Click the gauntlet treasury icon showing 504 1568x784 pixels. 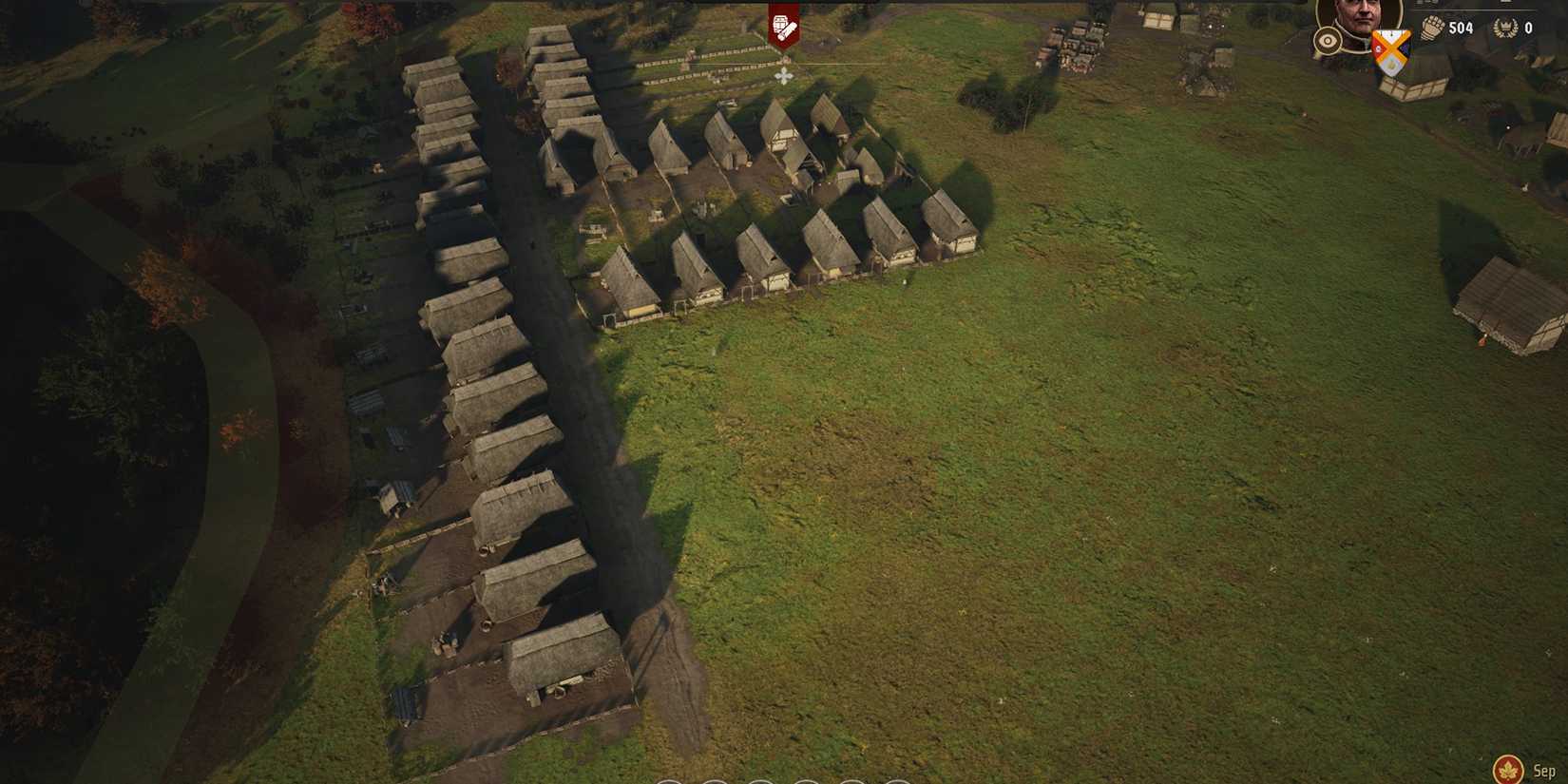coord(1433,27)
